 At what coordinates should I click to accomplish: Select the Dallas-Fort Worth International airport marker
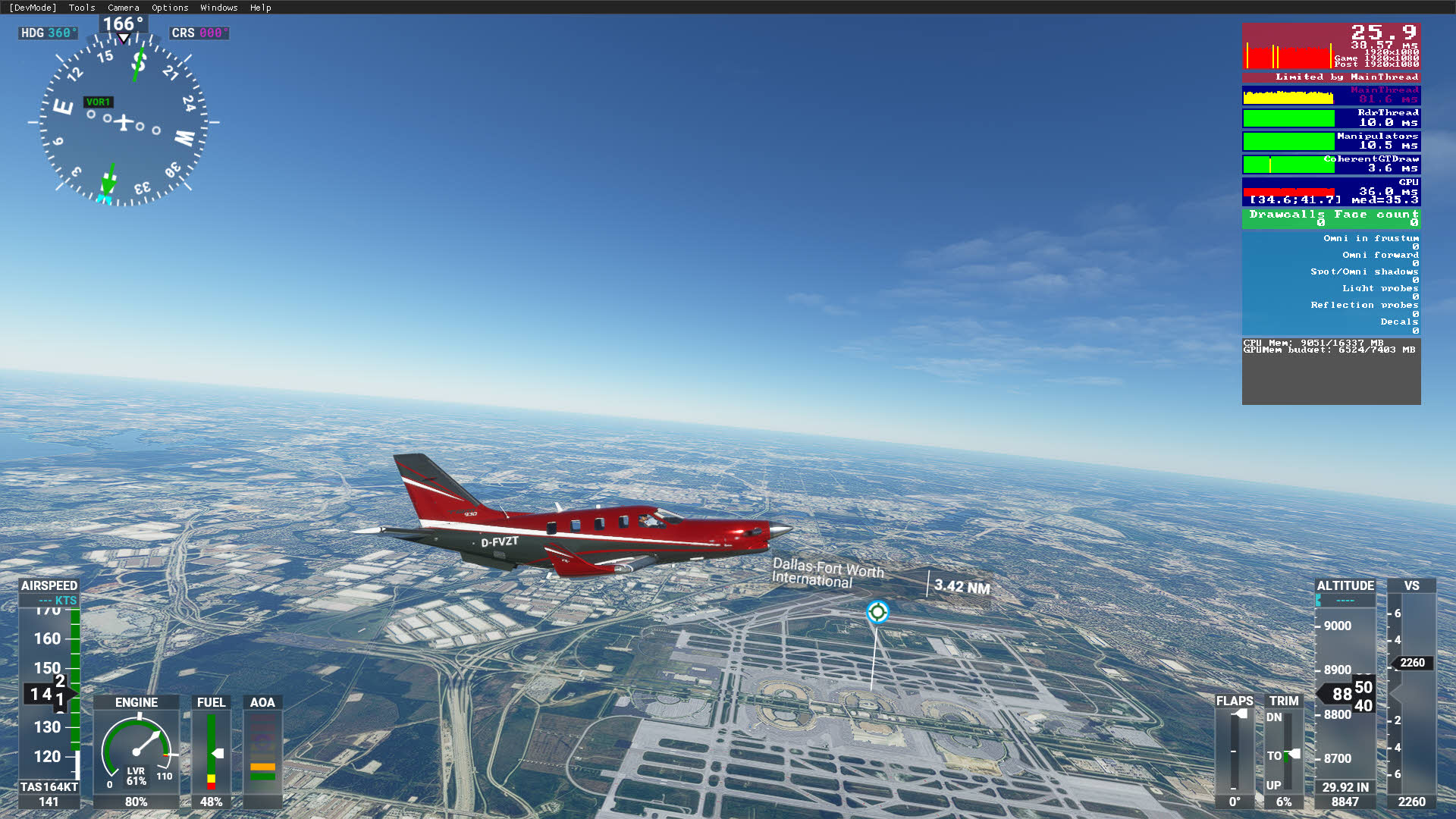[x=877, y=611]
